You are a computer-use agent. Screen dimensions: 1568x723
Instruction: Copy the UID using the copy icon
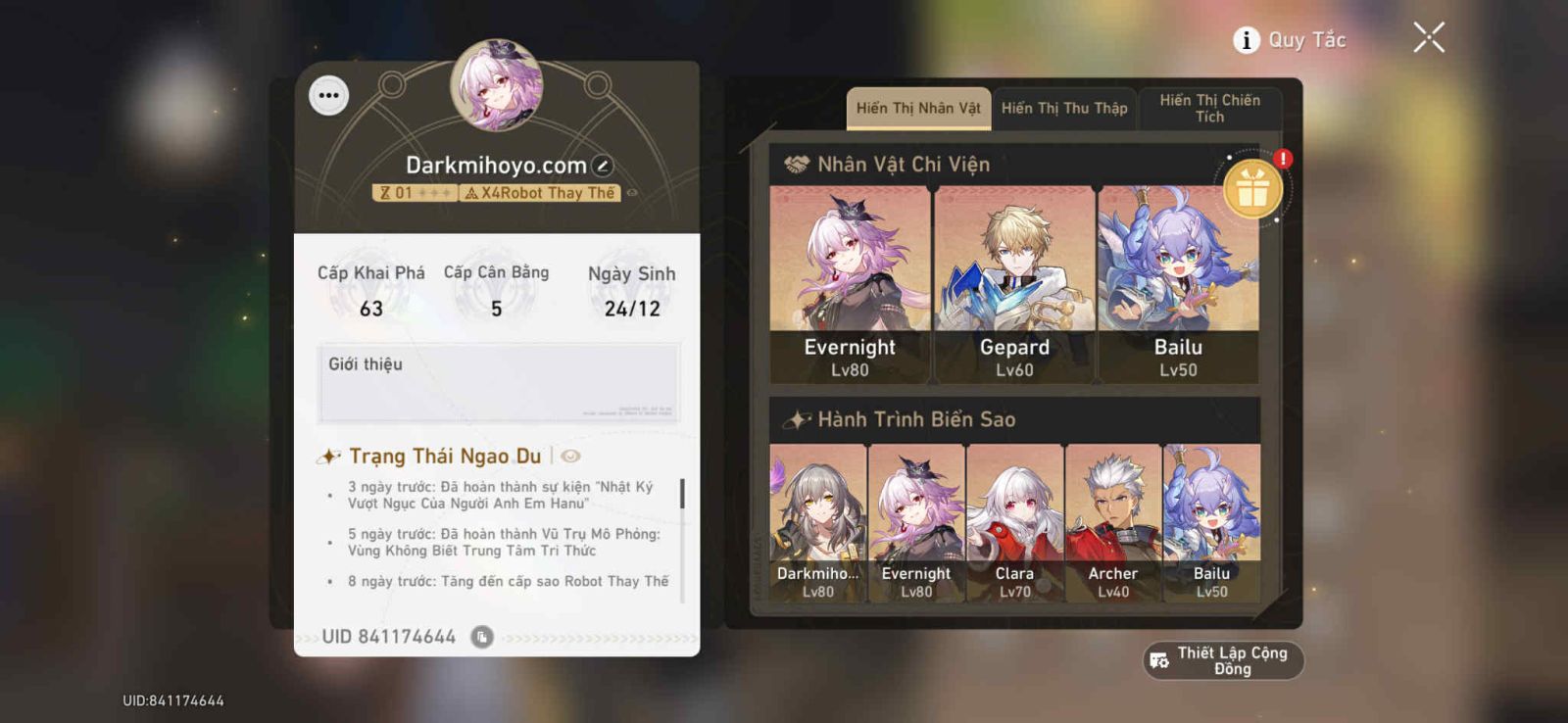click(482, 637)
